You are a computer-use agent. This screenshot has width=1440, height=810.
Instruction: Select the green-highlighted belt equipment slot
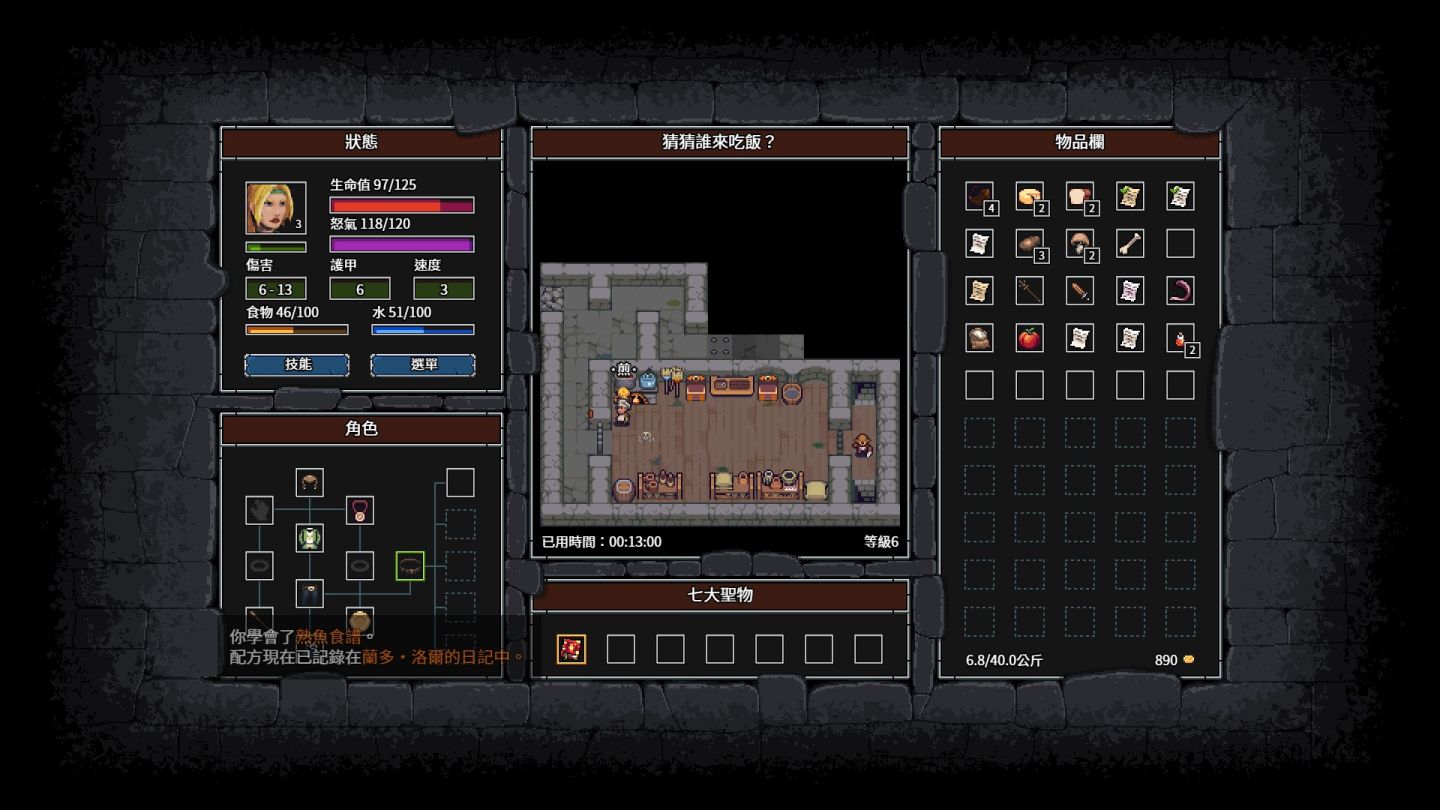[410, 566]
